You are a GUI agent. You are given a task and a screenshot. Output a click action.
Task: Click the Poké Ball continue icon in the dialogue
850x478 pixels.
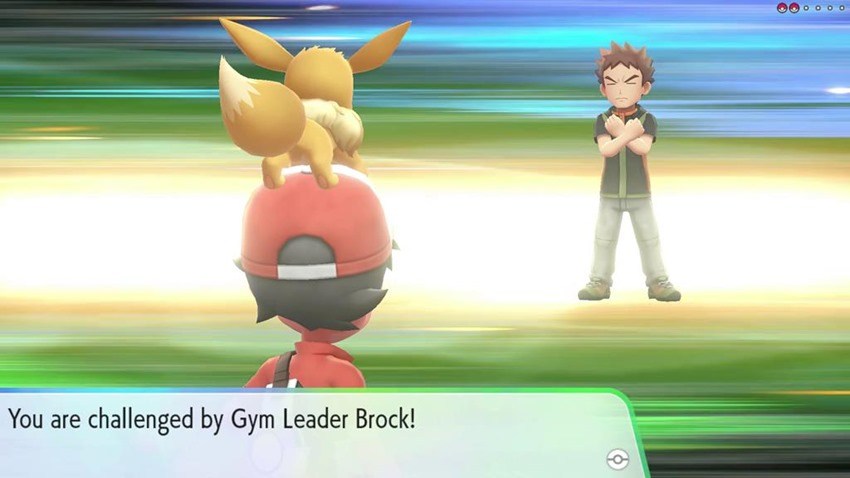point(617,458)
